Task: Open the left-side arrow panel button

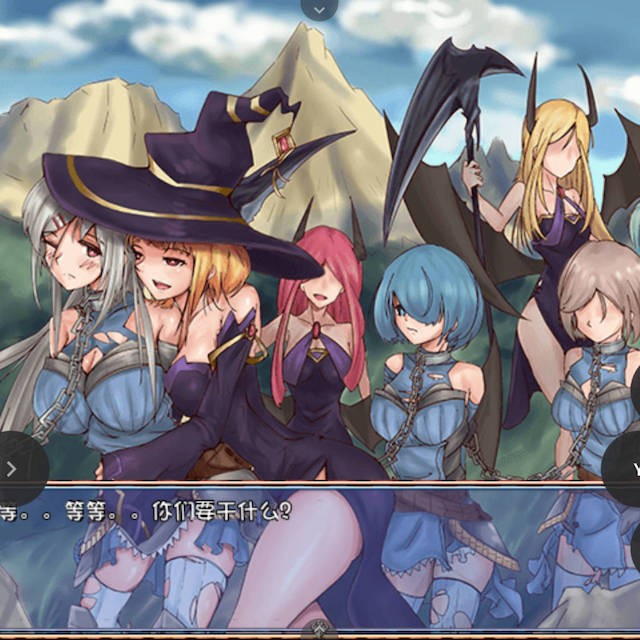Action: click(14, 468)
